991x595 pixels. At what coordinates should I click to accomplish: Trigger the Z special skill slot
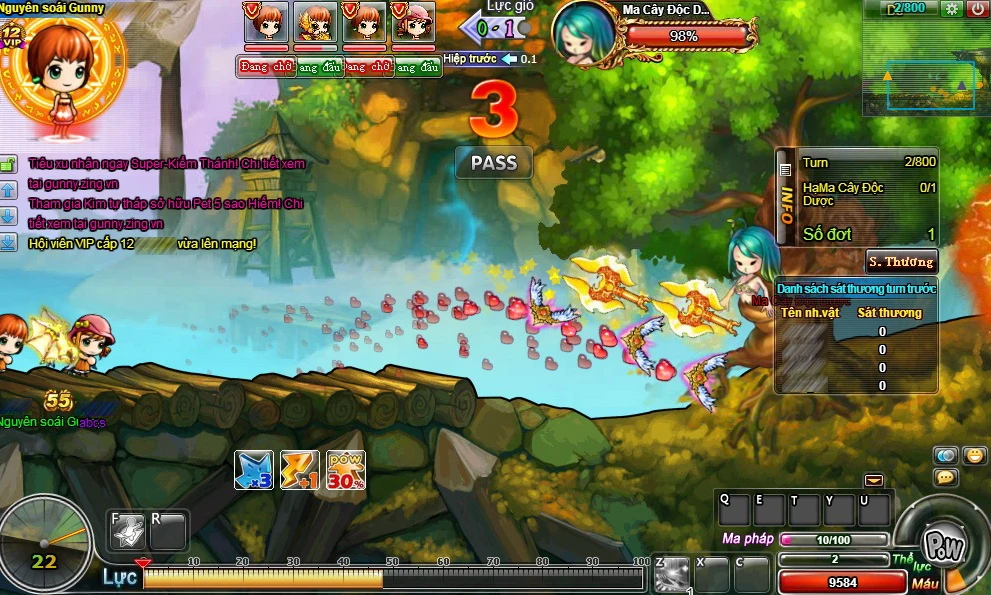pyautogui.click(x=672, y=574)
